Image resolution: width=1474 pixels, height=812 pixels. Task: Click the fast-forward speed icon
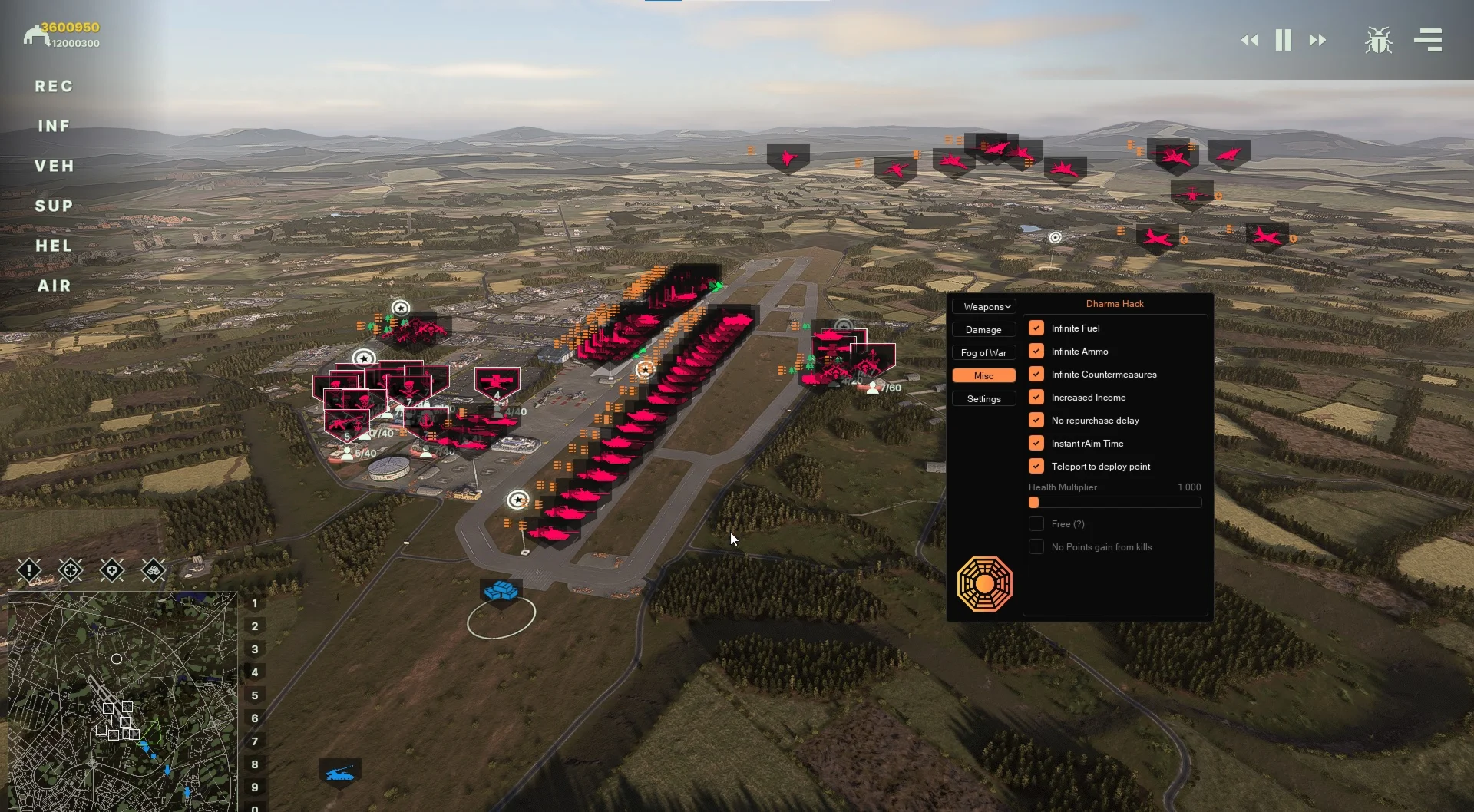[x=1318, y=40]
